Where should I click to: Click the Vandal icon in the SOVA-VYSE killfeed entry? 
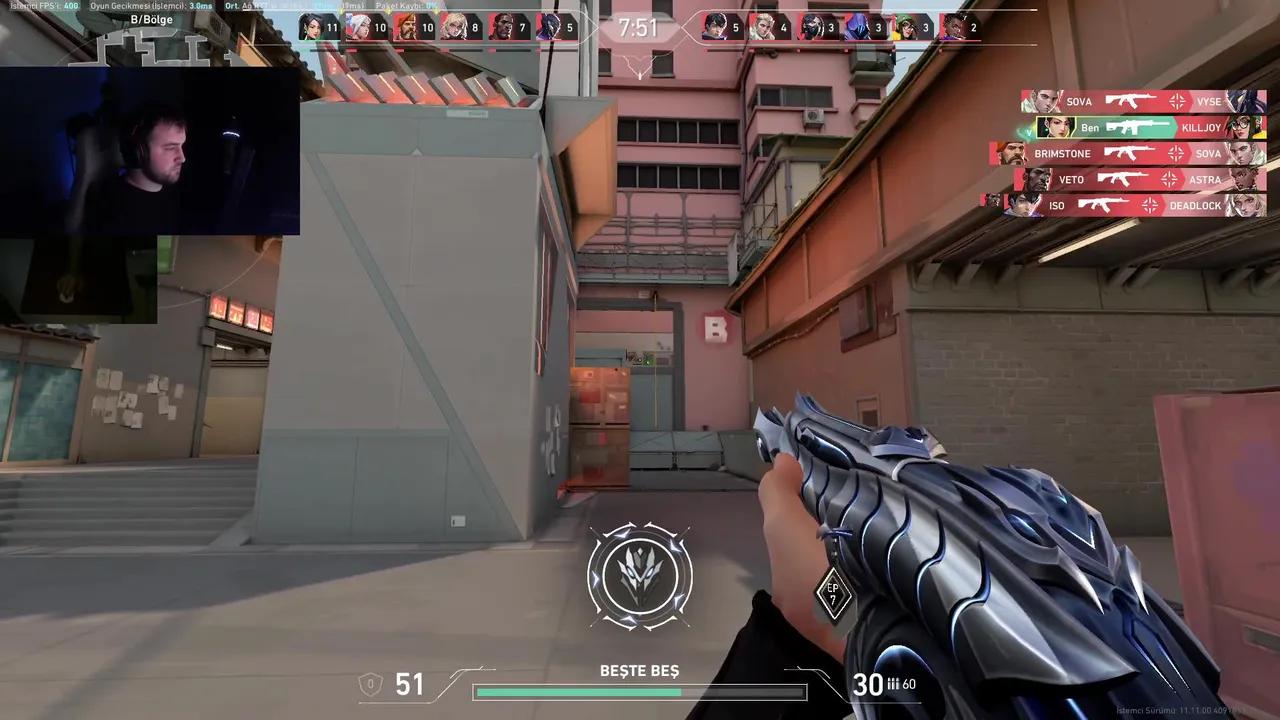[x=1130, y=101]
